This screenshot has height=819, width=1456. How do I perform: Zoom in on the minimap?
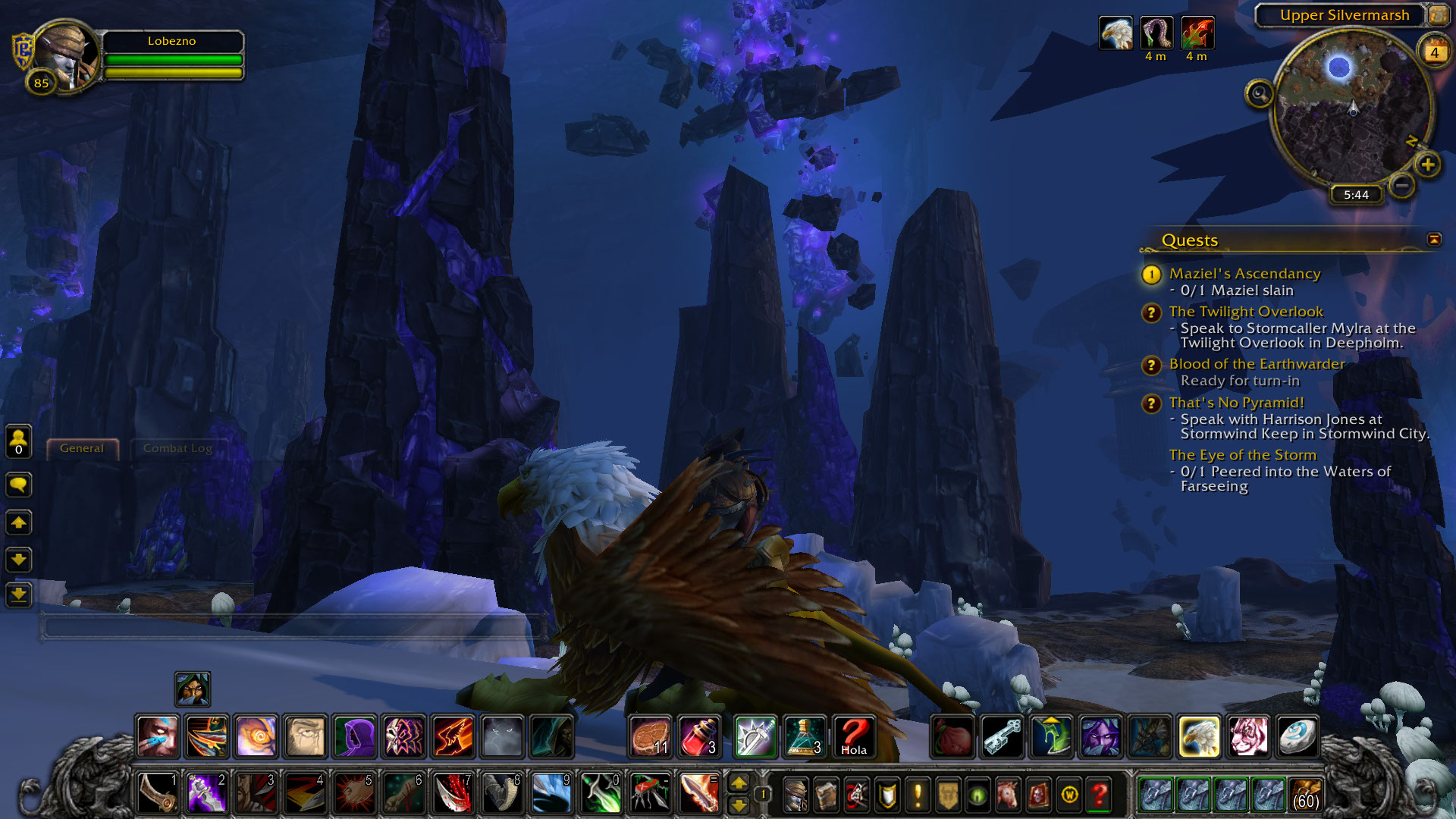tap(1428, 165)
